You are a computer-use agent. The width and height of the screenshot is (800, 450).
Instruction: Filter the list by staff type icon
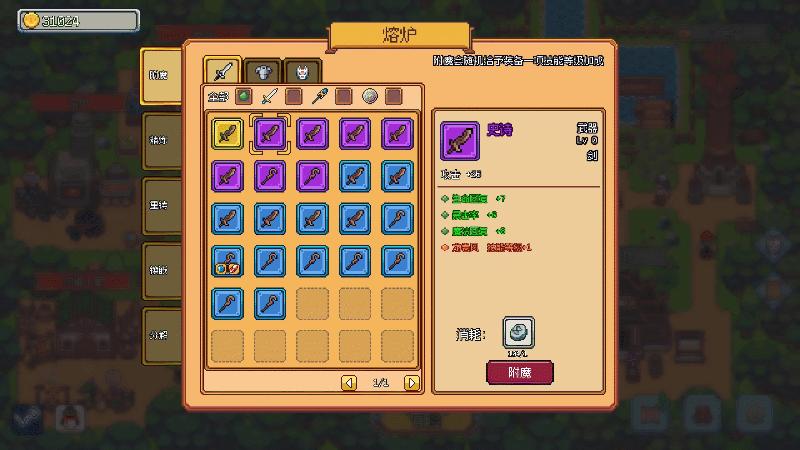point(318,97)
